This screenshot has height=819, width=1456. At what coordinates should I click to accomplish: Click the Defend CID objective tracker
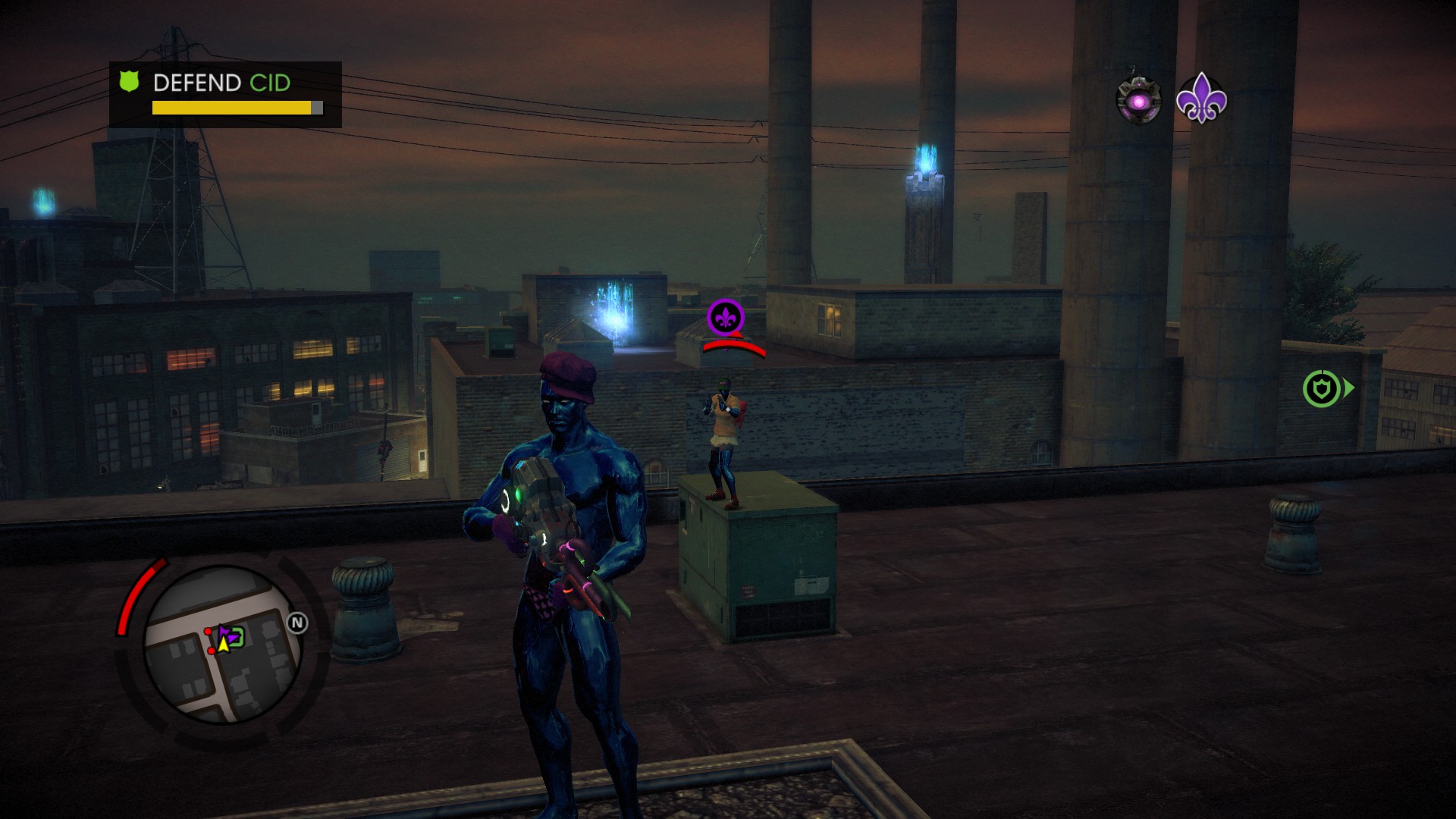coord(225,94)
